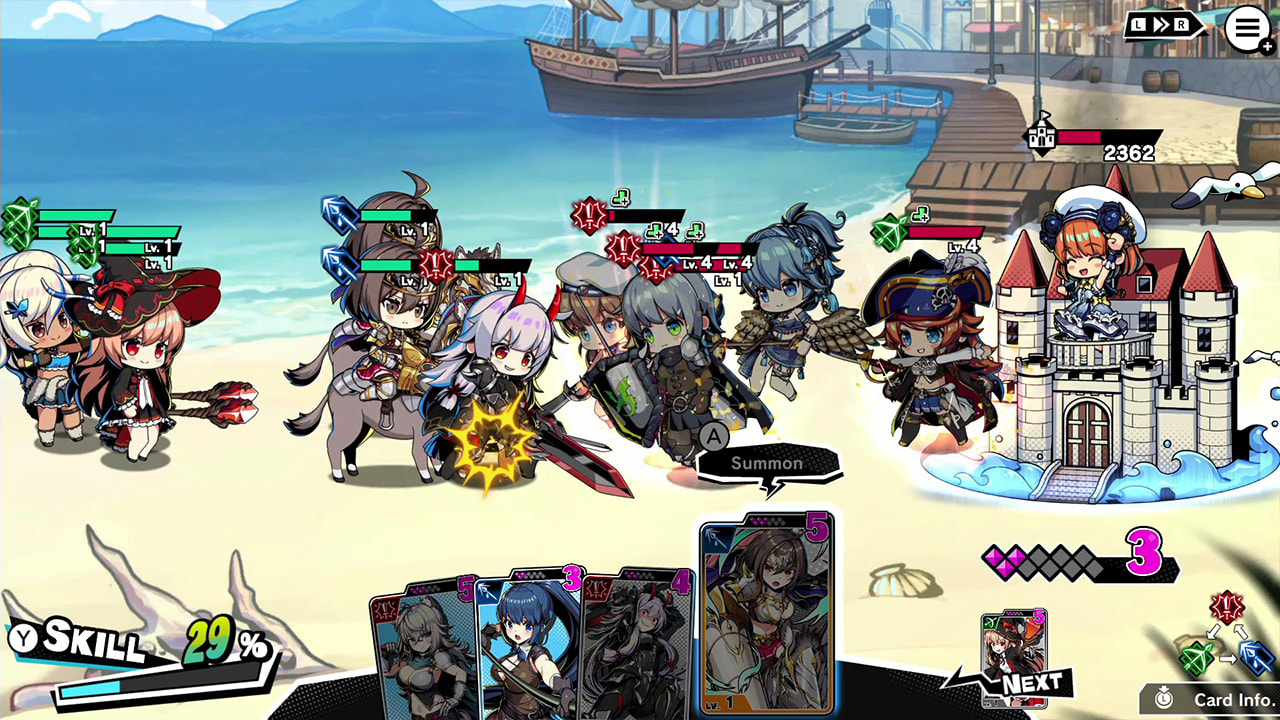Viewport: 1280px width, 720px height.
Task: Click the plus badge on the menu icon
Action: click(1268, 46)
